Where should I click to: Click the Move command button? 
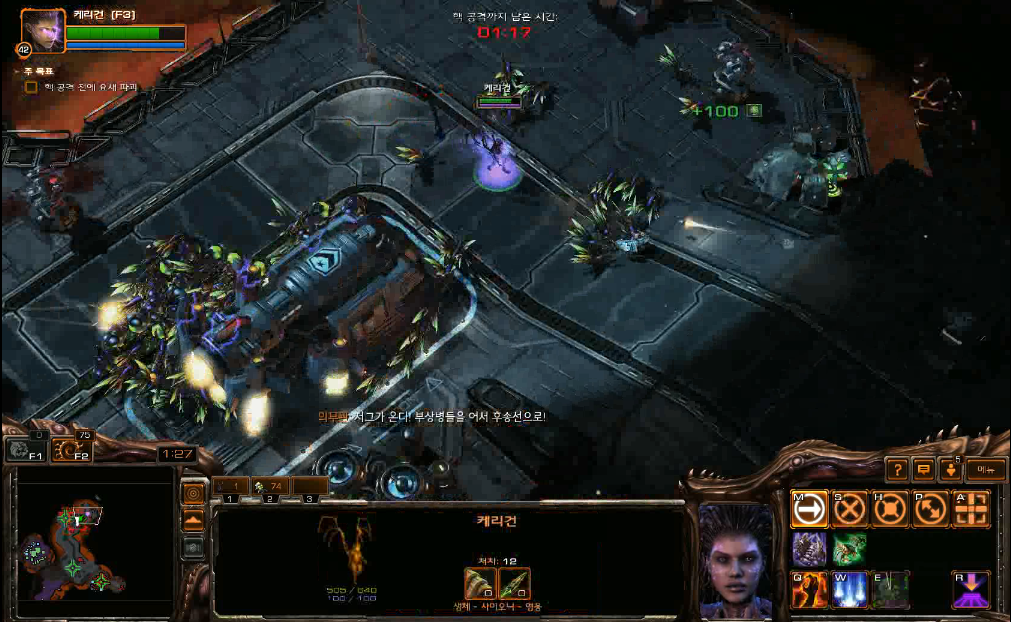click(809, 510)
